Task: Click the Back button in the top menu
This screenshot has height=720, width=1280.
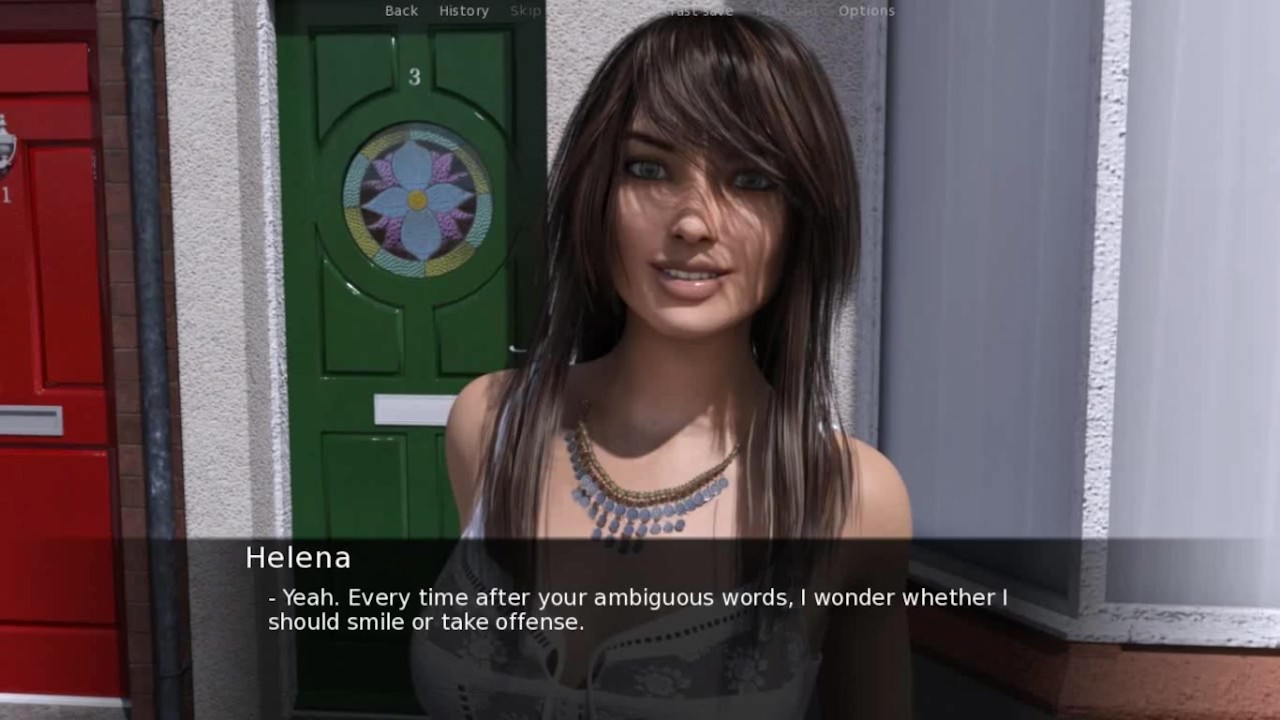Action: point(401,11)
